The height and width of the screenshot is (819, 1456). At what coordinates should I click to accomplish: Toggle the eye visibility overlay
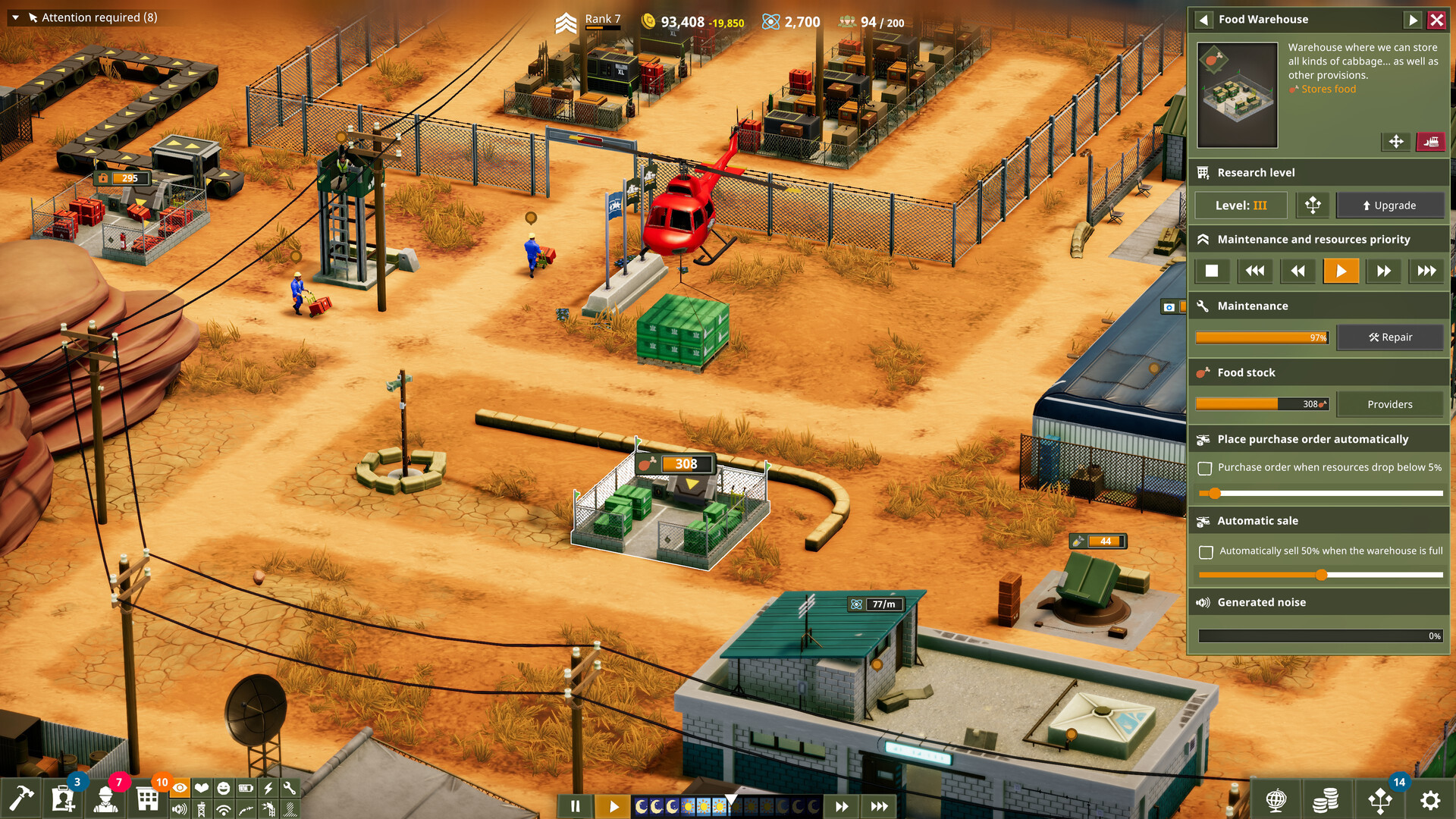(180, 789)
